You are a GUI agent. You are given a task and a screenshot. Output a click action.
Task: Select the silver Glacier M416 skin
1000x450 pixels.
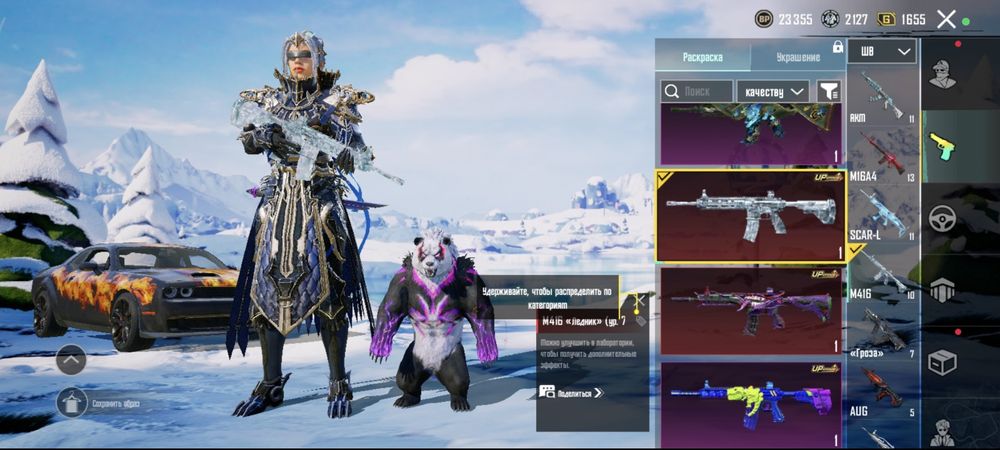click(x=750, y=214)
